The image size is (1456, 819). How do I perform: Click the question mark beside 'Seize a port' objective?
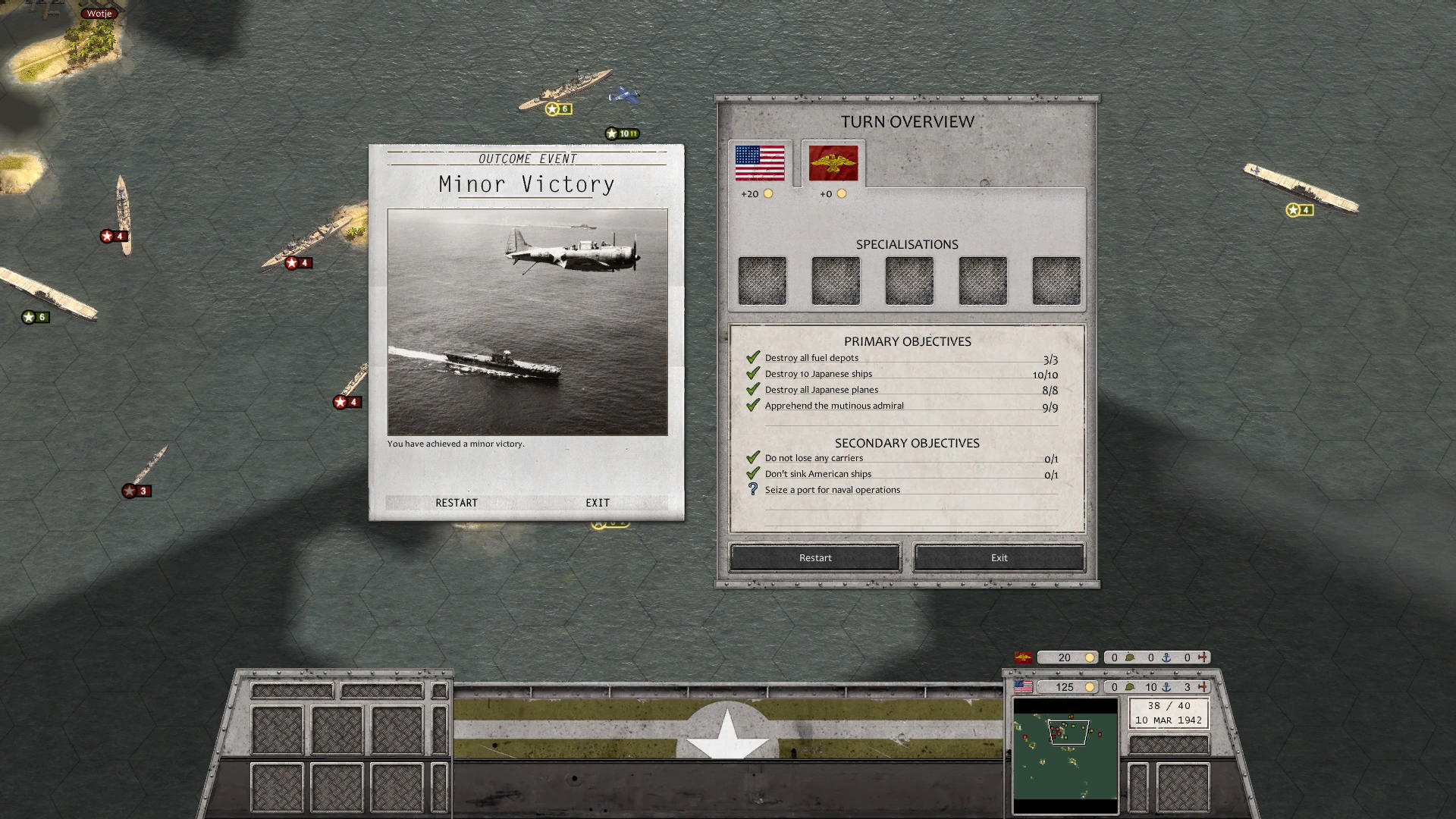click(752, 489)
